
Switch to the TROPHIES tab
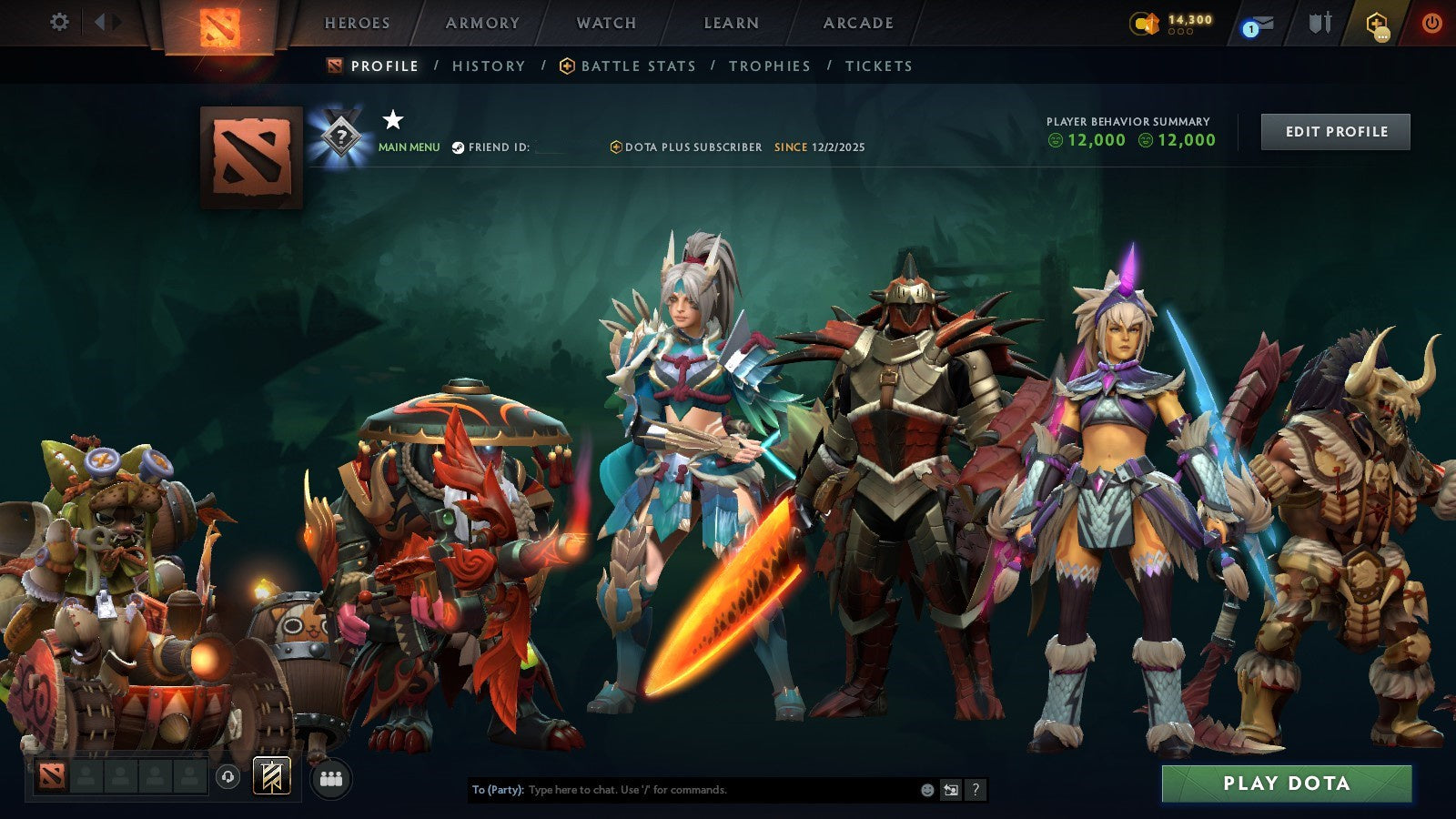[x=768, y=66]
